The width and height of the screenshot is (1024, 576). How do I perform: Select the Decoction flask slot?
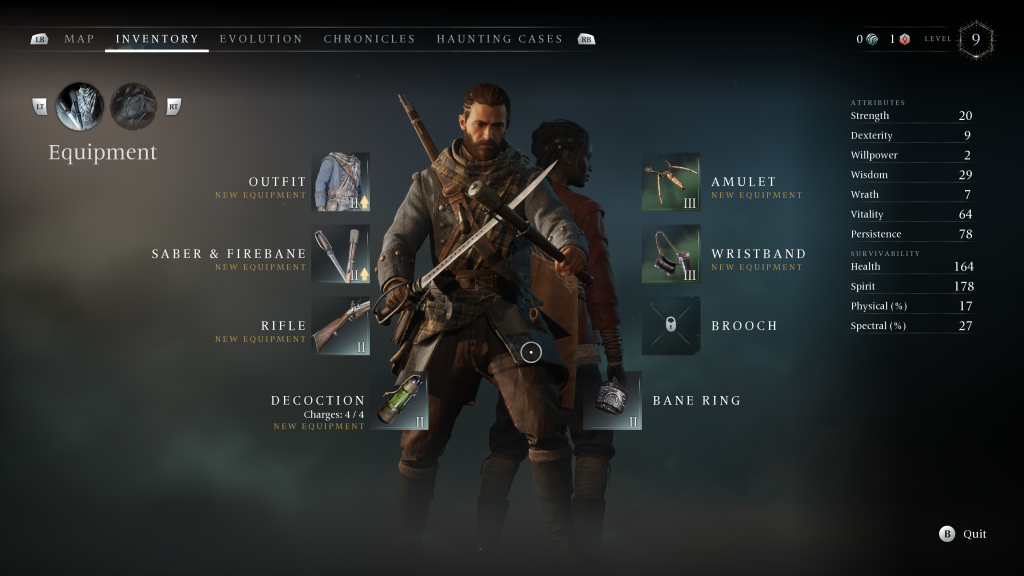coord(399,401)
